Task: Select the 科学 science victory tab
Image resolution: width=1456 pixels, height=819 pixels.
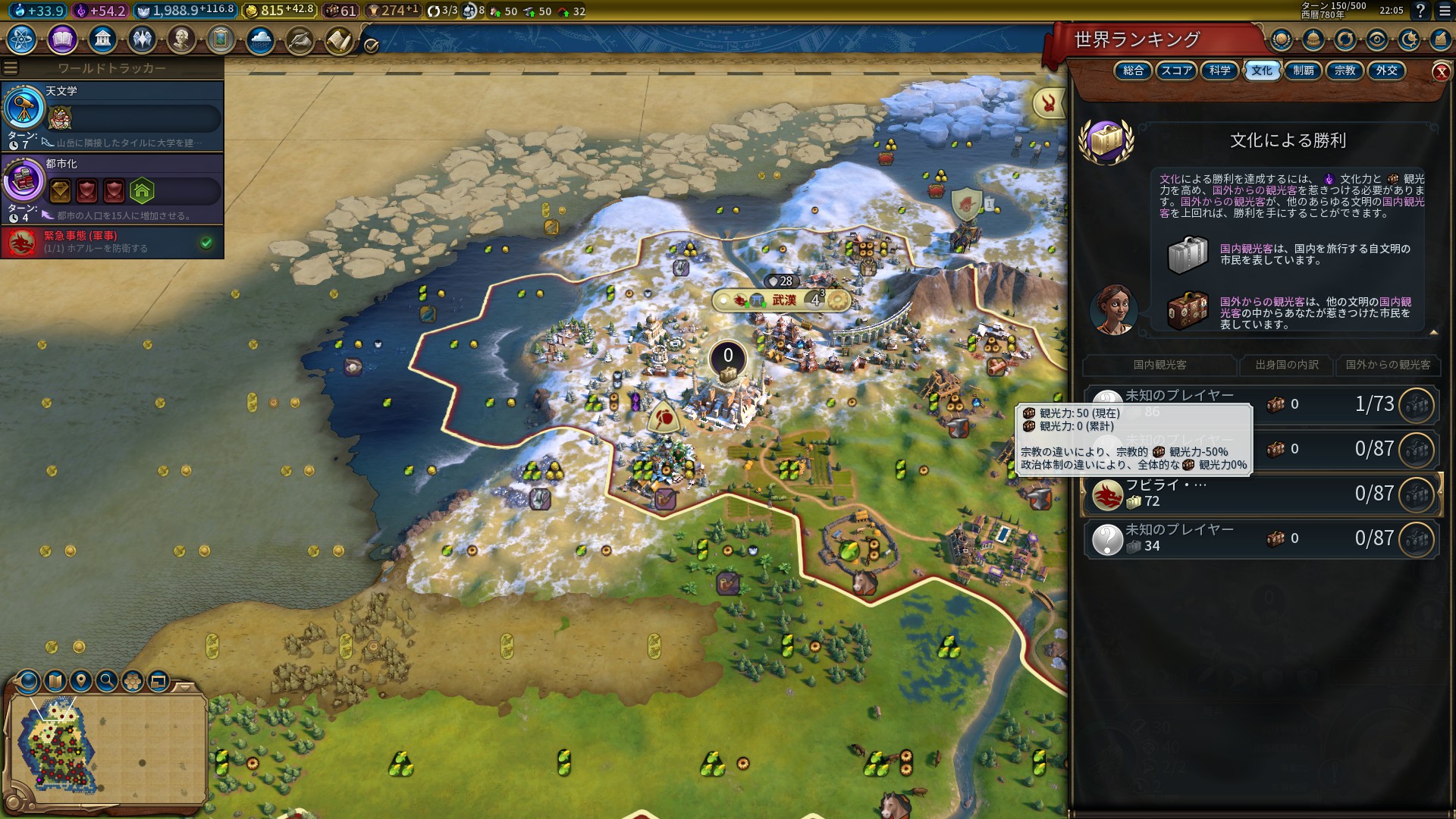Action: (x=1219, y=71)
